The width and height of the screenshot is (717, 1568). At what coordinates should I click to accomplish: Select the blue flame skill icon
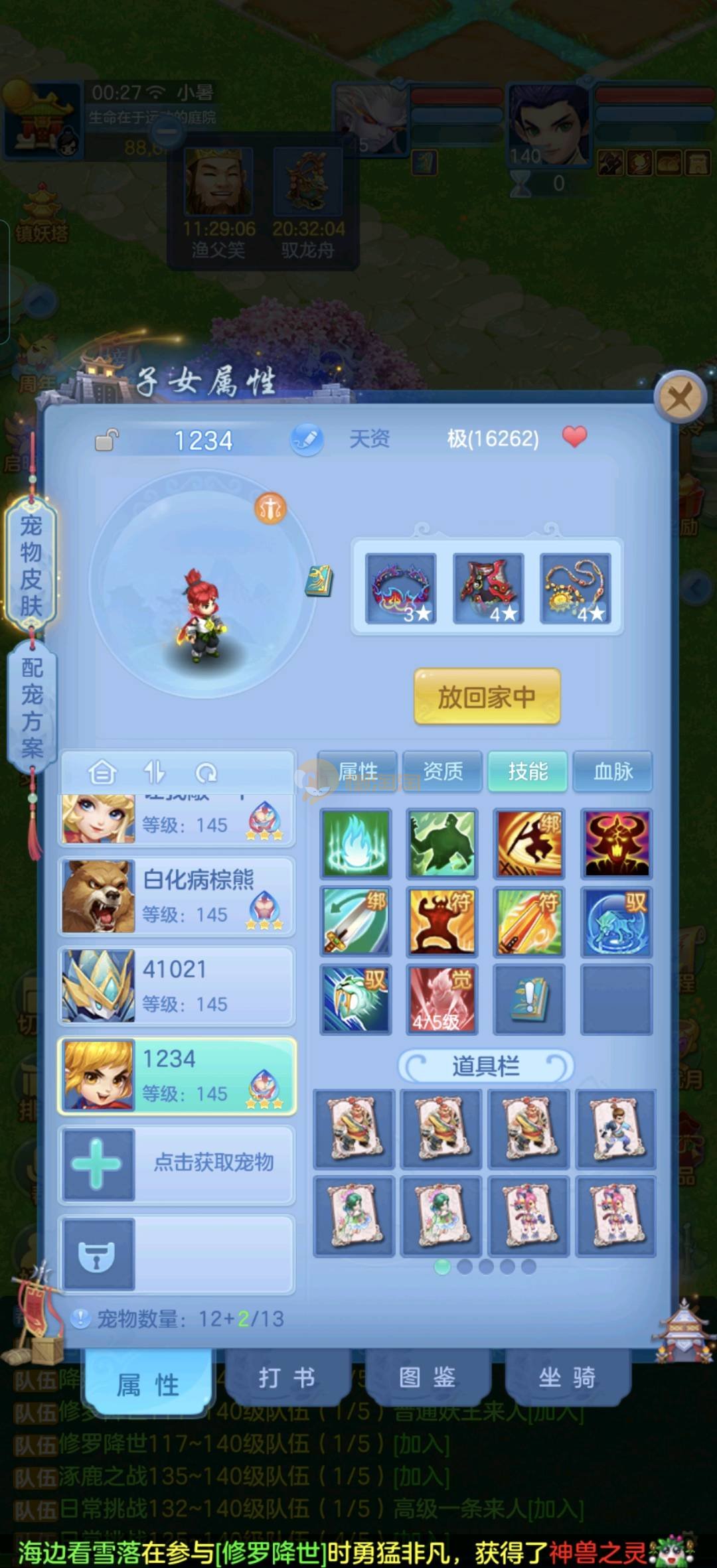coord(356,843)
